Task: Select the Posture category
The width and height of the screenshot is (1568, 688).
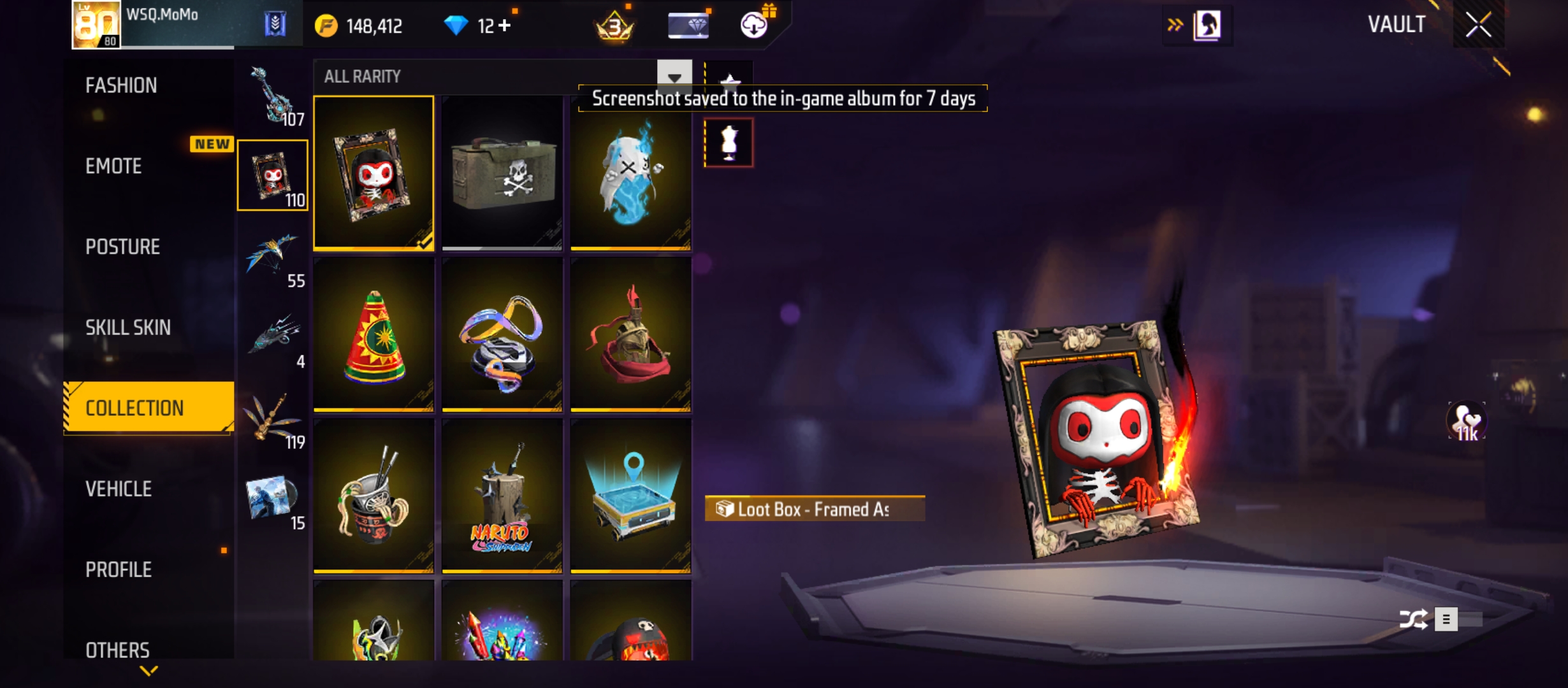Action: point(122,247)
